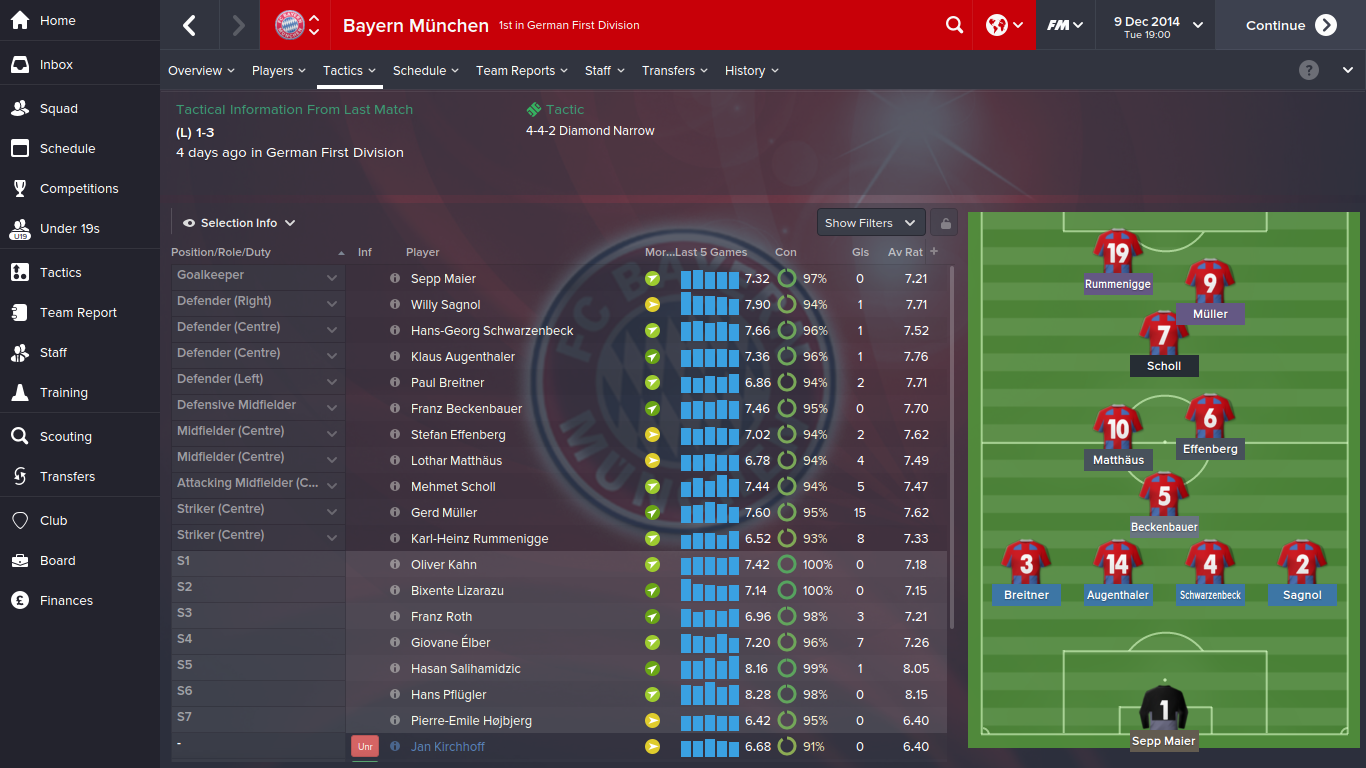Image resolution: width=1366 pixels, height=768 pixels.
Task: Go to the Squad screen
Action: point(58,109)
